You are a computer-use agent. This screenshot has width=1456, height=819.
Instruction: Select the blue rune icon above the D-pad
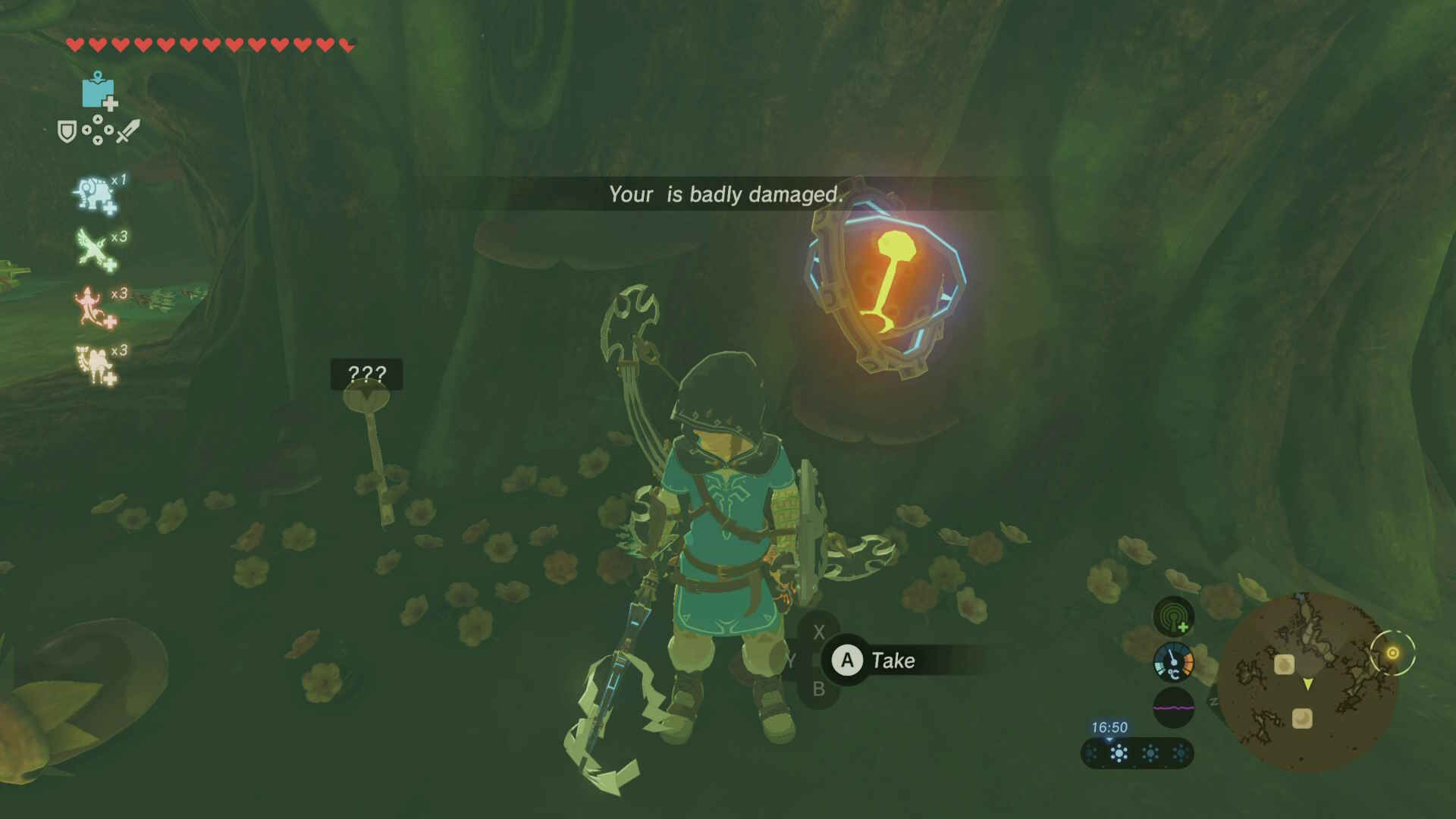click(x=98, y=91)
